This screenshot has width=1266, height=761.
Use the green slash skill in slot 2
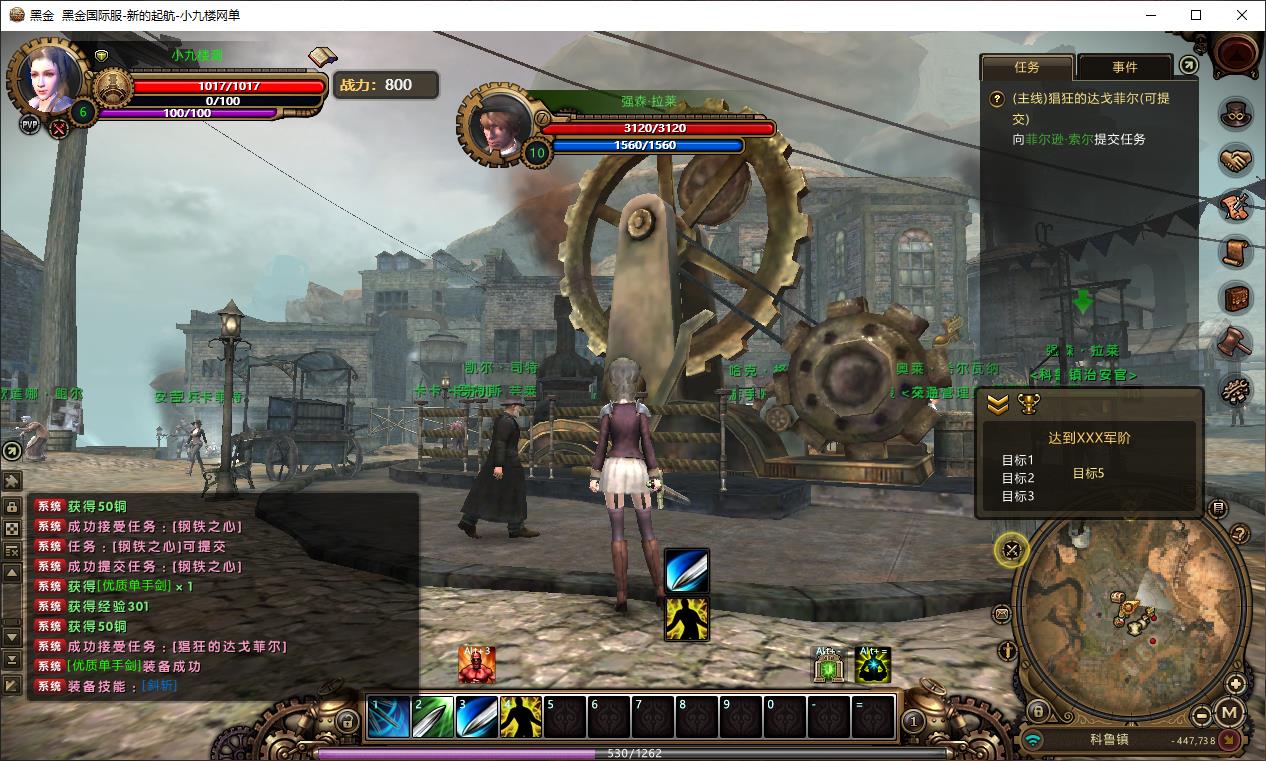coord(433,717)
